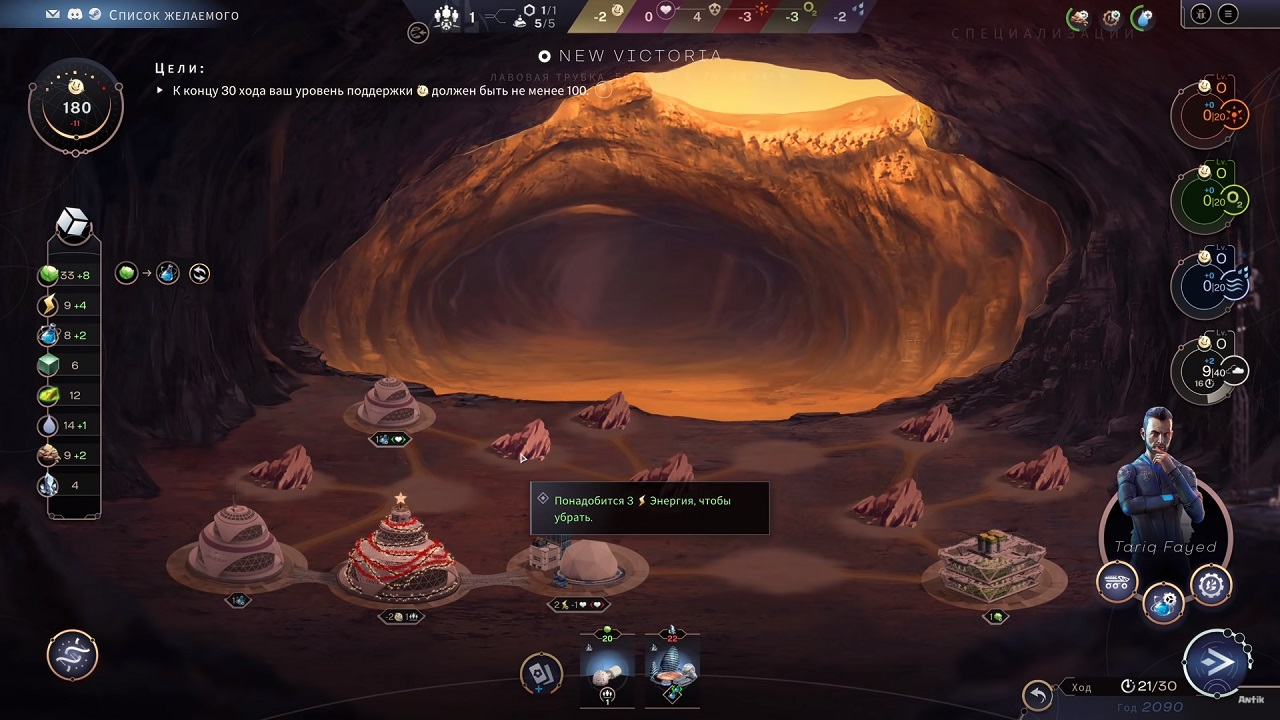Select the water drop specialization icon
This screenshot has width=1280, height=720.
pos(1142,17)
